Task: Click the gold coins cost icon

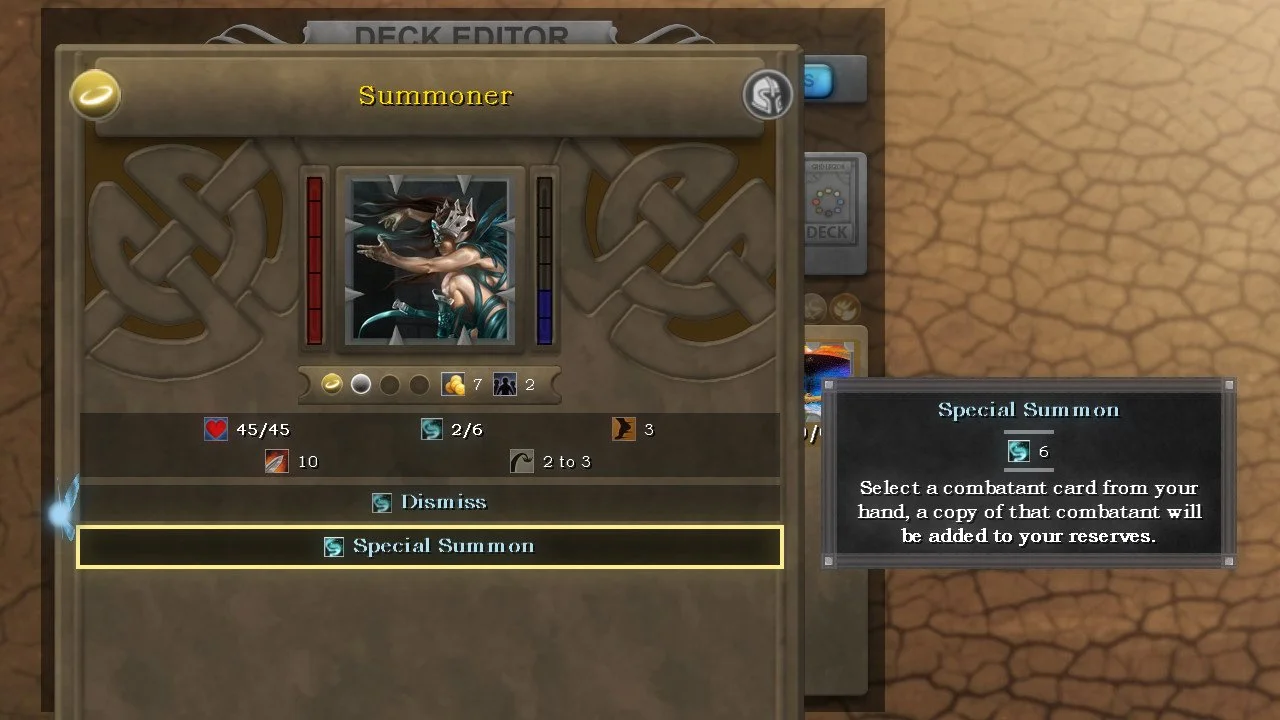Action: (x=455, y=384)
